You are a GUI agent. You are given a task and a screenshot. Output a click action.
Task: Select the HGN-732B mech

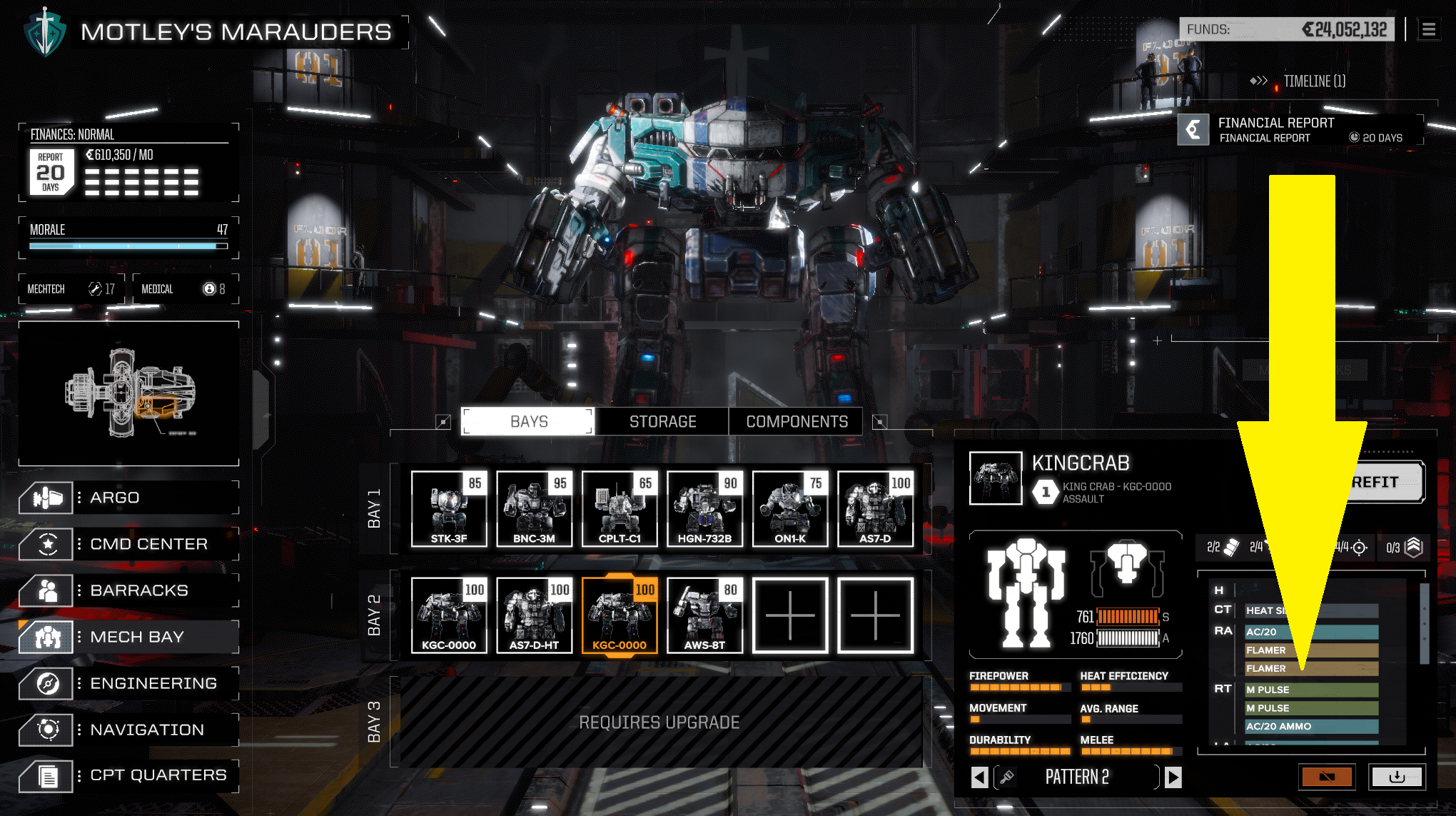[704, 509]
